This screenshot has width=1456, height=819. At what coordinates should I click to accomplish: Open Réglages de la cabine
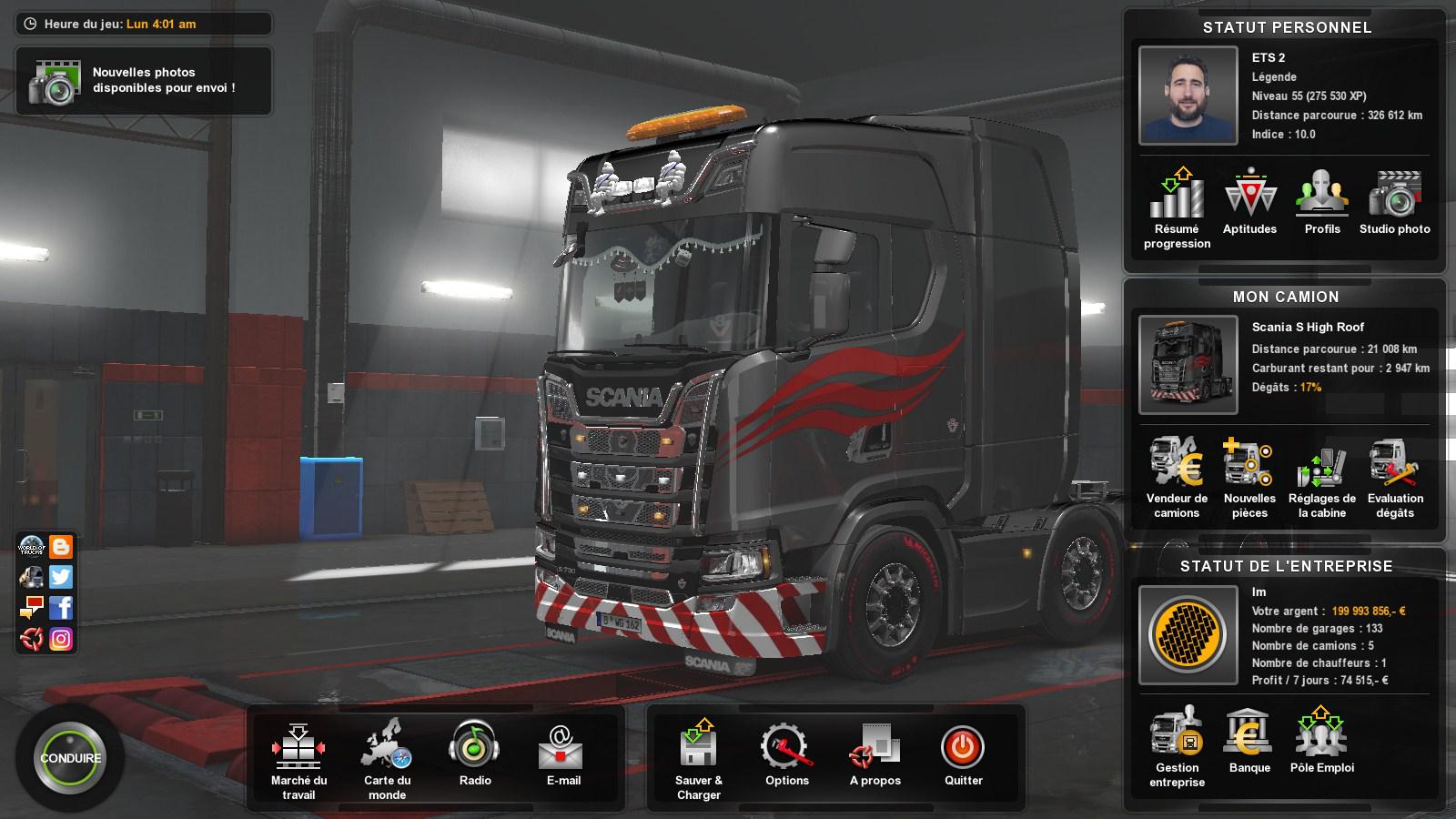(x=1321, y=466)
